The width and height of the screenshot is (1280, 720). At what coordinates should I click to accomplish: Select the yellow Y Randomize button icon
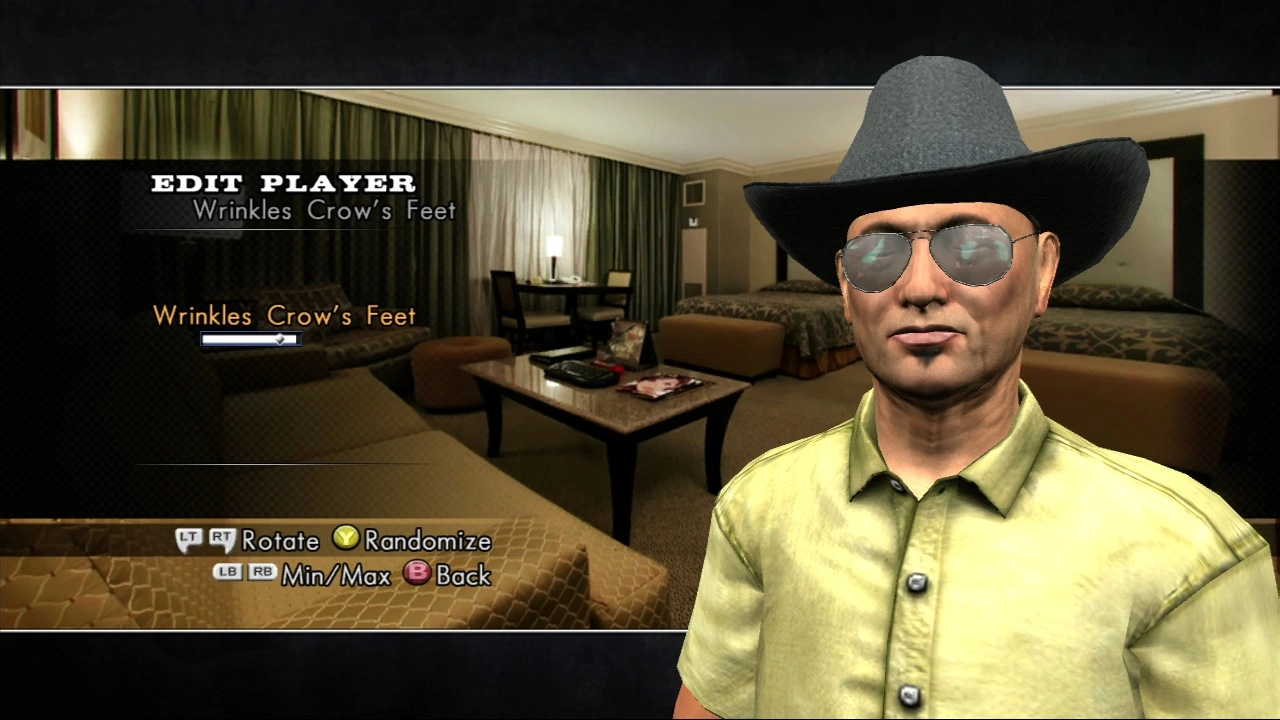pyautogui.click(x=345, y=540)
